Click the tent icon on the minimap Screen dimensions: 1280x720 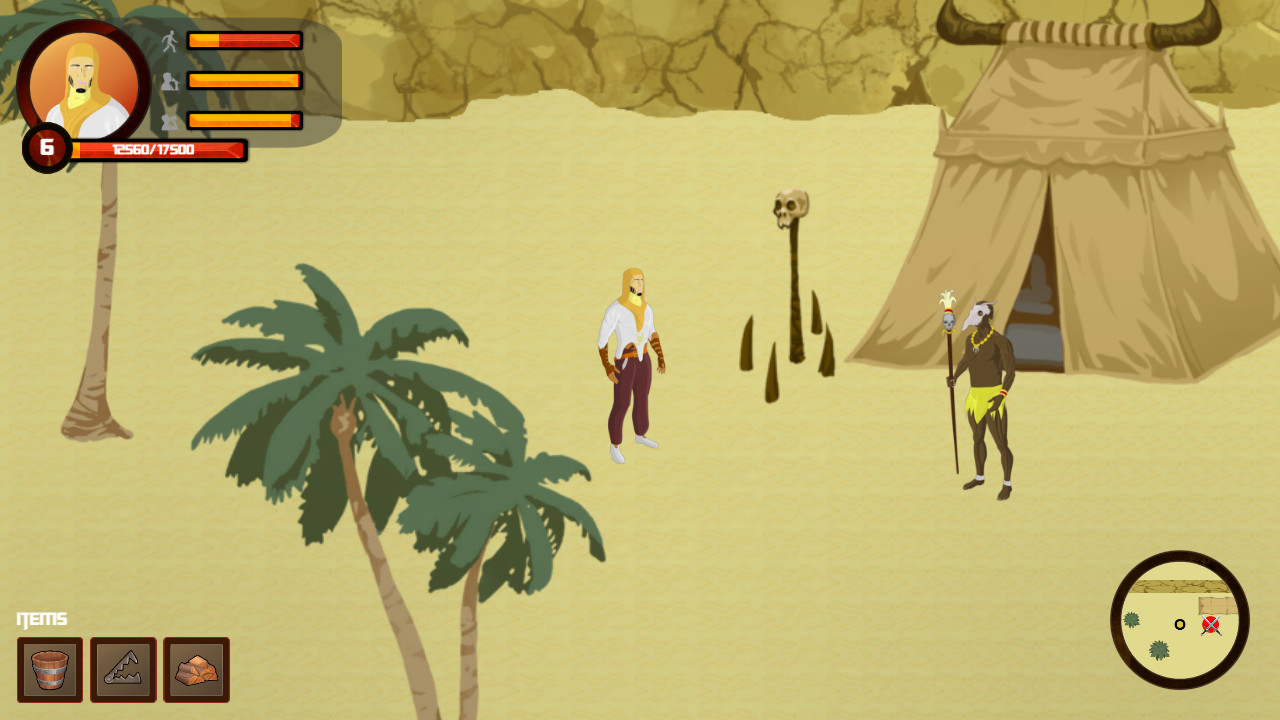pyautogui.click(x=1216, y=604)
